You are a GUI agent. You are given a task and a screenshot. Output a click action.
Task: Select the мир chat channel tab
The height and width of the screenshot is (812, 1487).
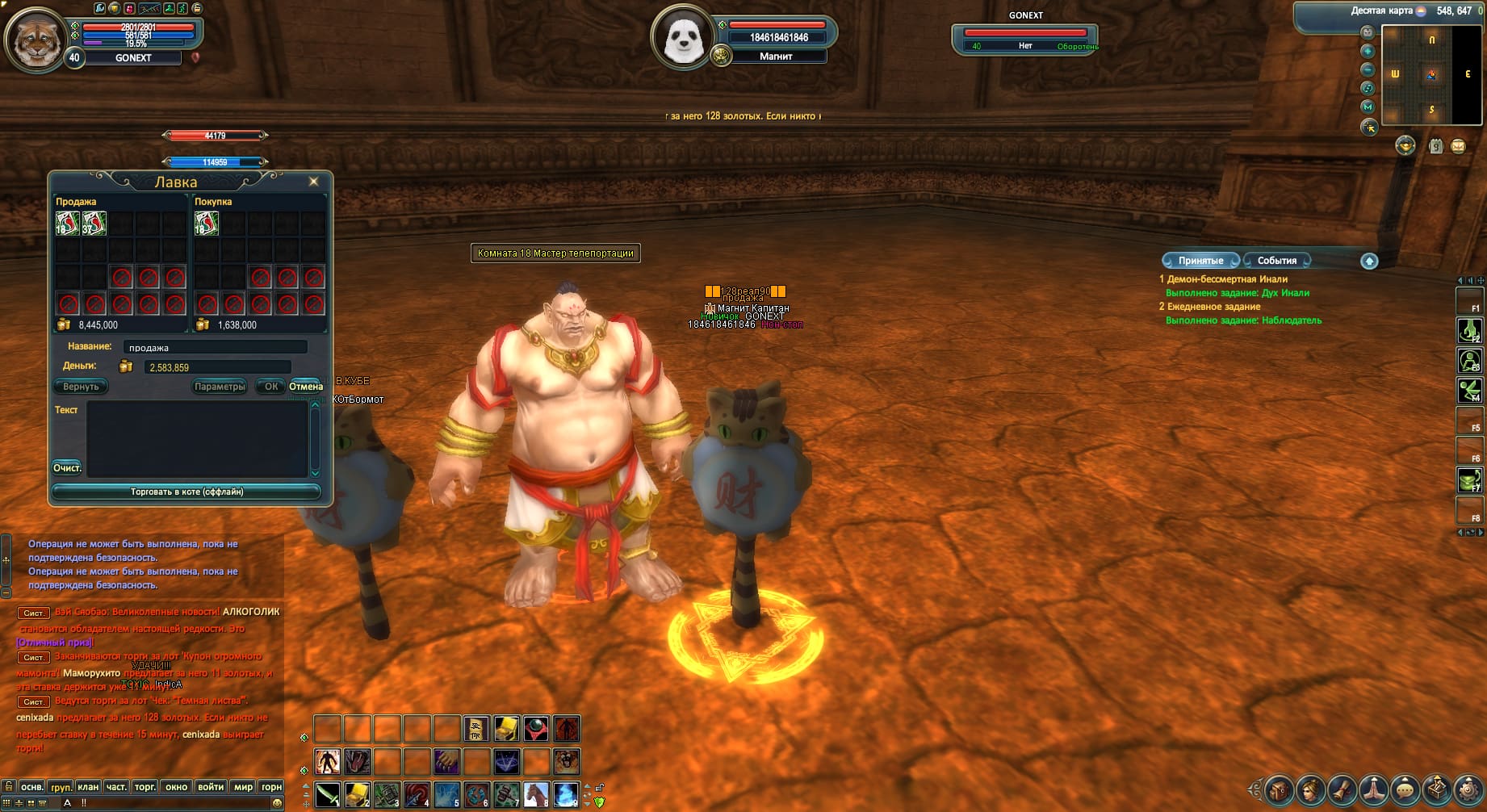tap(243, 787)
